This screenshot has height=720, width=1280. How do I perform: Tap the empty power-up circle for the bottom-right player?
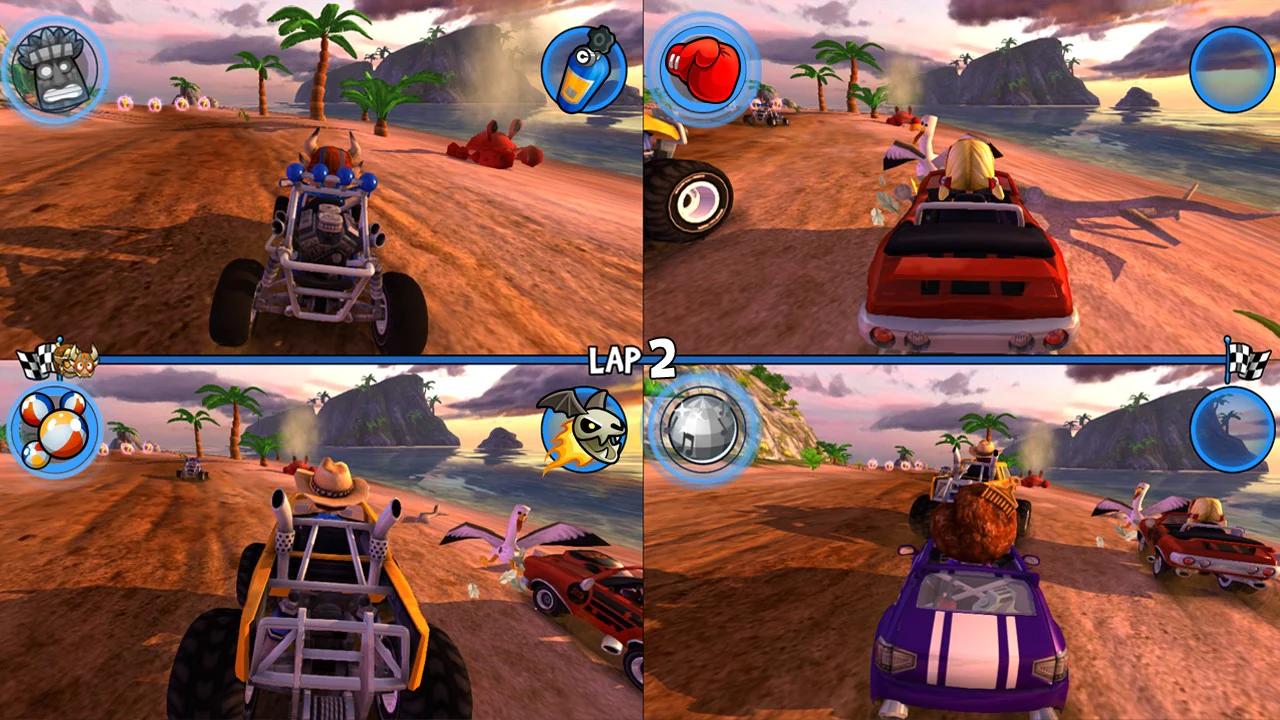(x=1233, y=428)
